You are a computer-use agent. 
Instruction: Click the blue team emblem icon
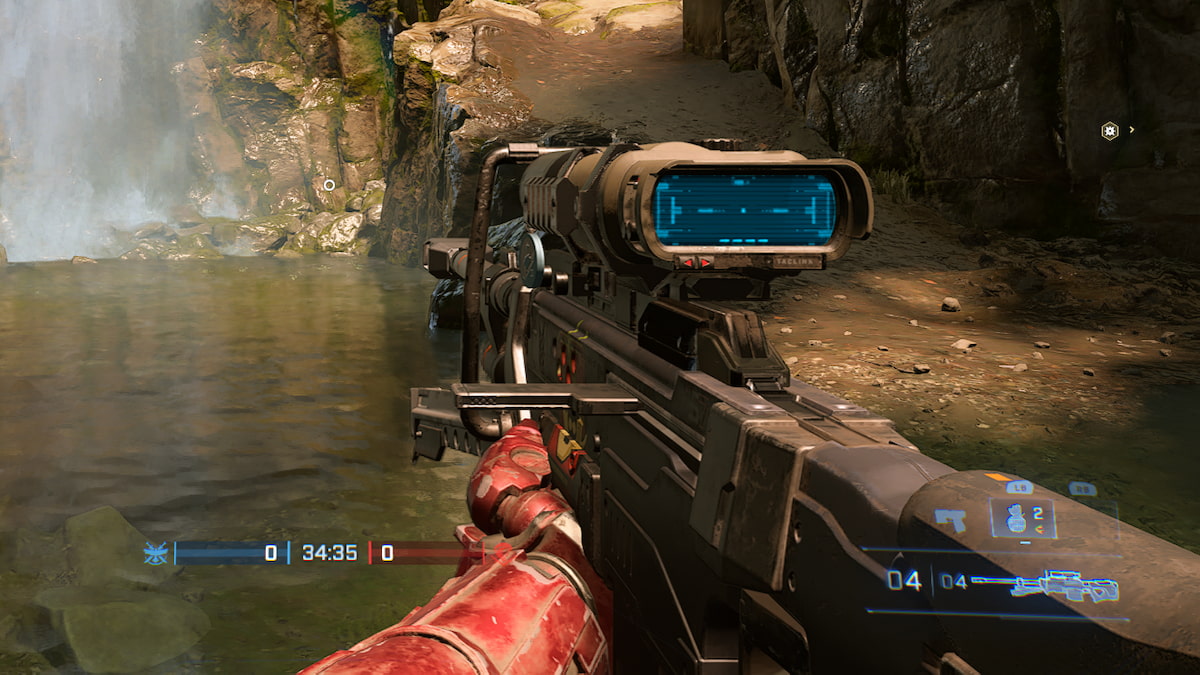(155, 553)
